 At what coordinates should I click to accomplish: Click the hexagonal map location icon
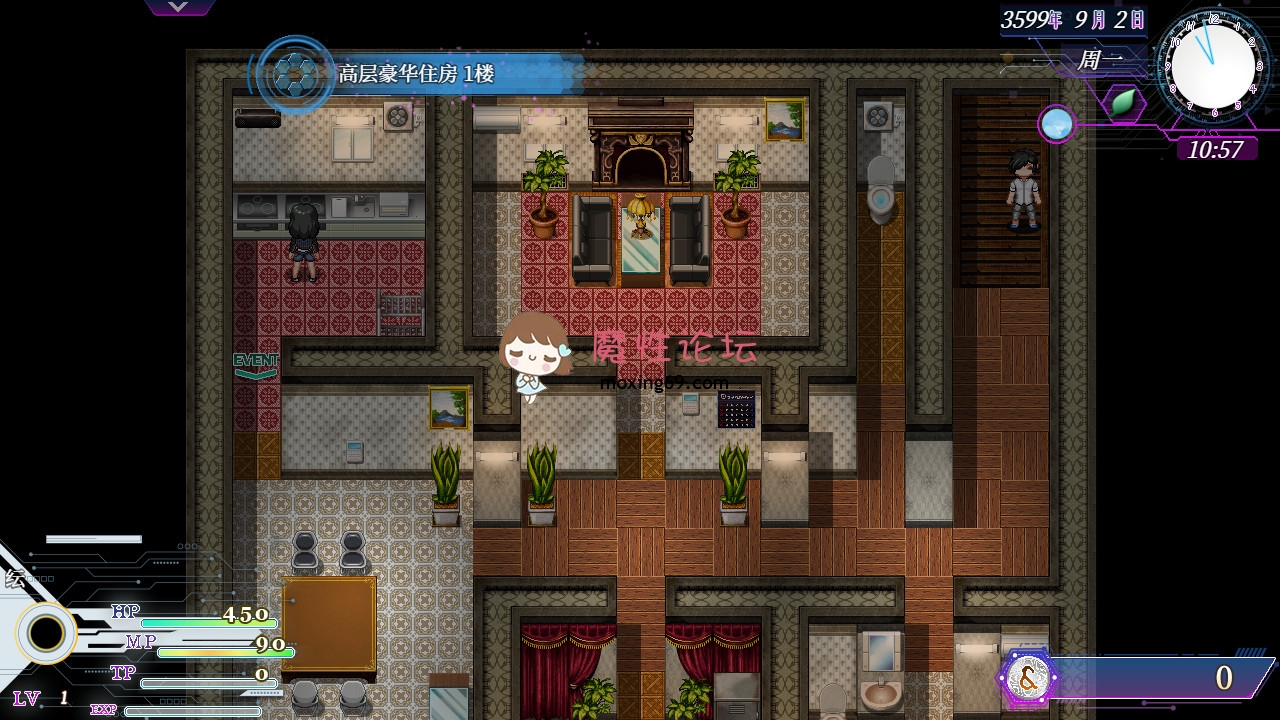[293, 73]
